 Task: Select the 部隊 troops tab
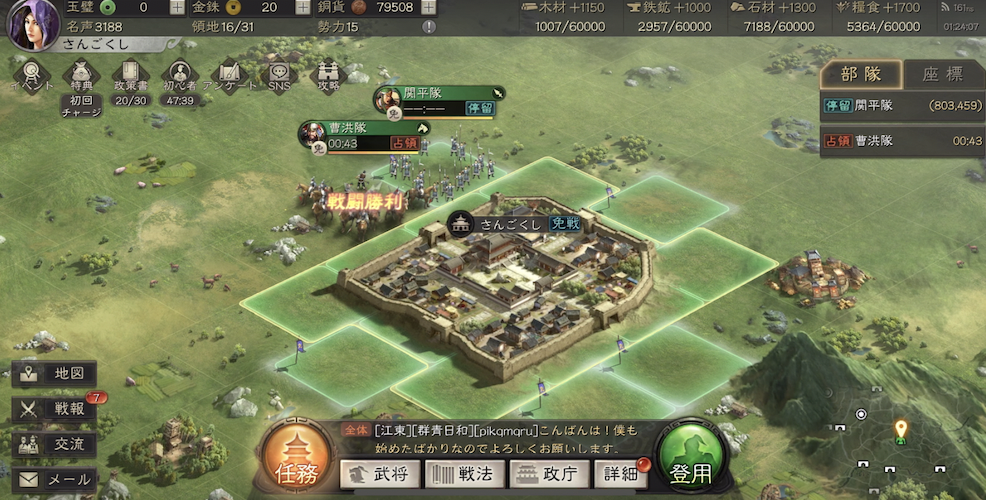pos(861,76)
